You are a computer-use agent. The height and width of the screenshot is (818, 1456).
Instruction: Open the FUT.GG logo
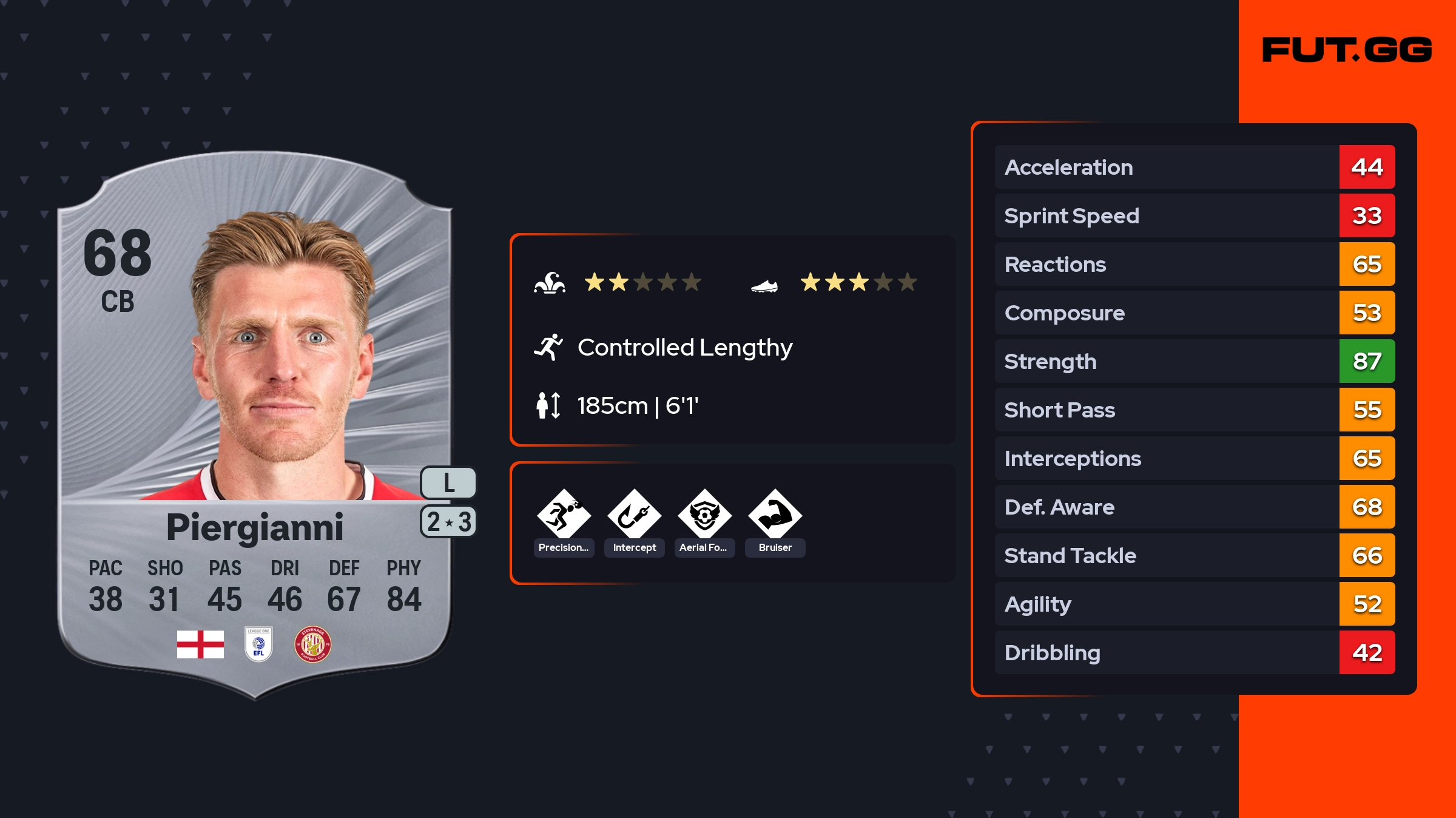pos(1347,50)
